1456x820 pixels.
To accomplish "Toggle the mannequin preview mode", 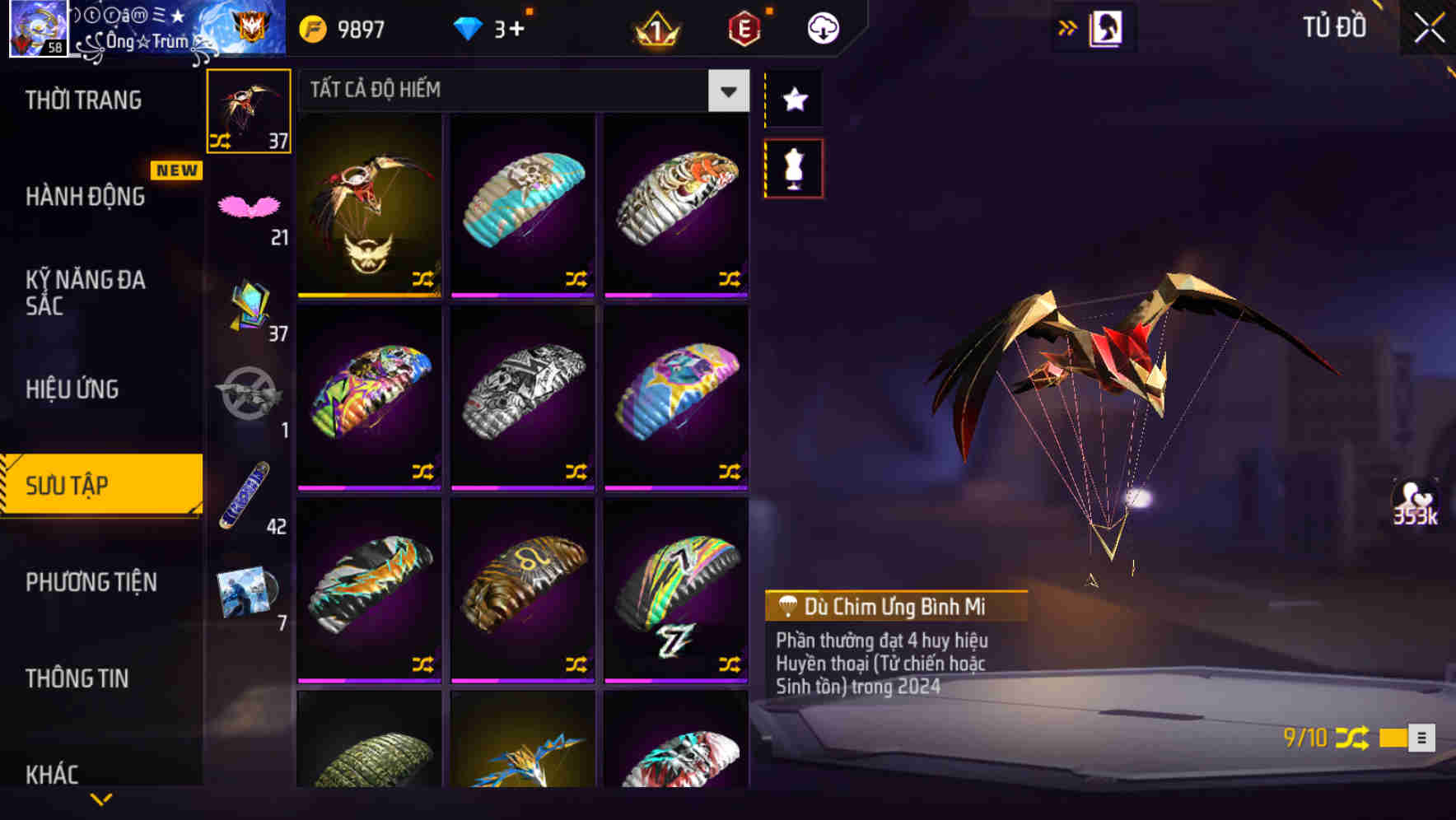I will [792, 167].
